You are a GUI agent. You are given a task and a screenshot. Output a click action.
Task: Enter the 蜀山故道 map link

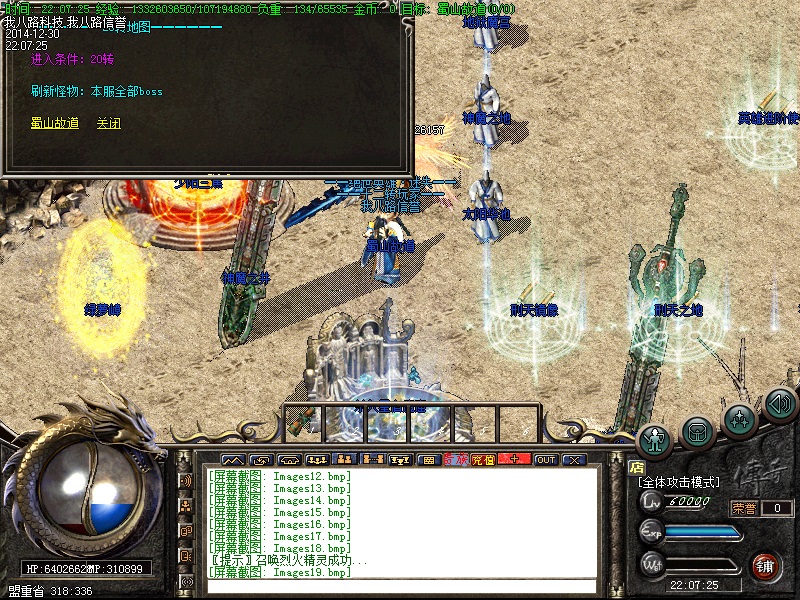(54, 124)
